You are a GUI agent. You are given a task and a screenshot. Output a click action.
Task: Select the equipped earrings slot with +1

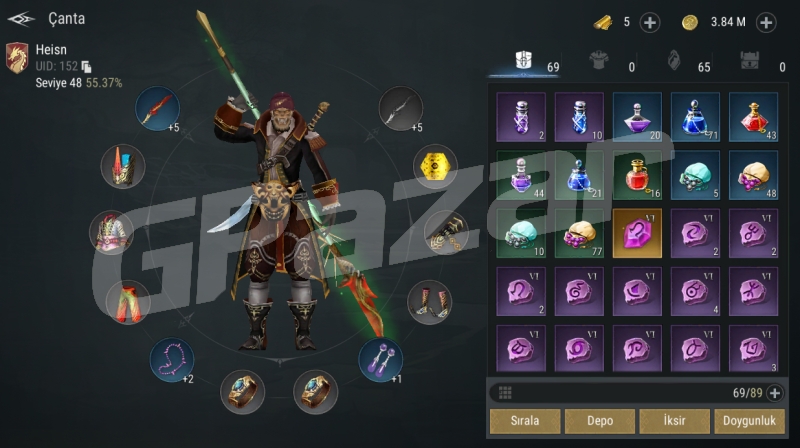381,360
